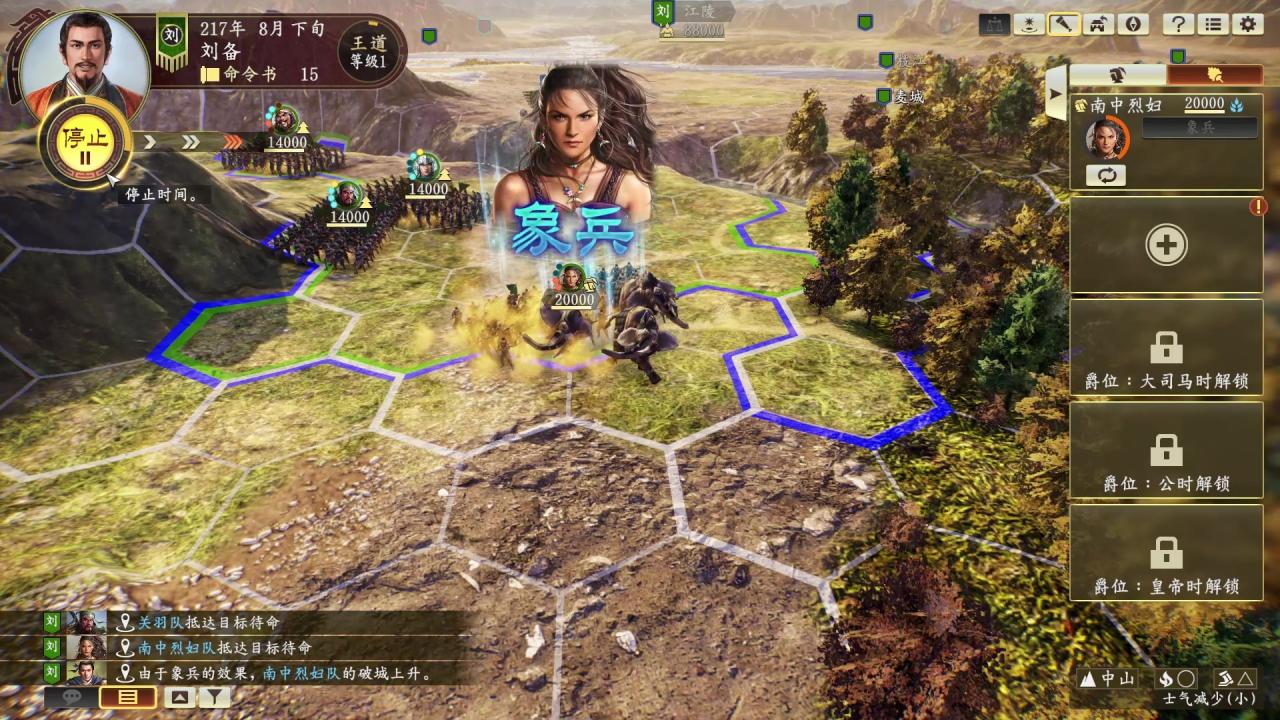
Task: Click the plus button to add a unit
Action: [1166, 244]
